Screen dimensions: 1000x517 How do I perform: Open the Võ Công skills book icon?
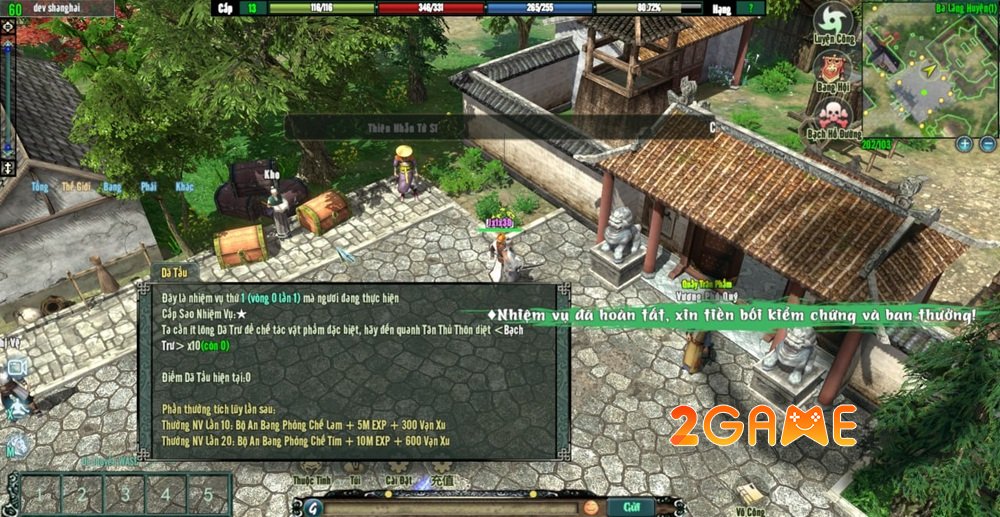751,495
